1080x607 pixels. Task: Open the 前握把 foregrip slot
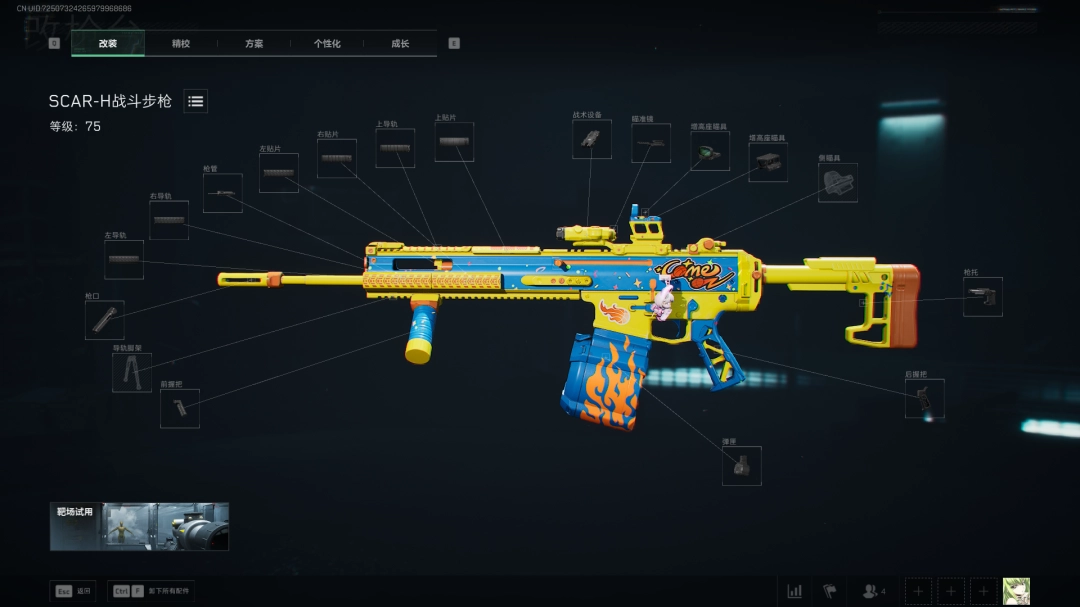(x=180, y=408)
